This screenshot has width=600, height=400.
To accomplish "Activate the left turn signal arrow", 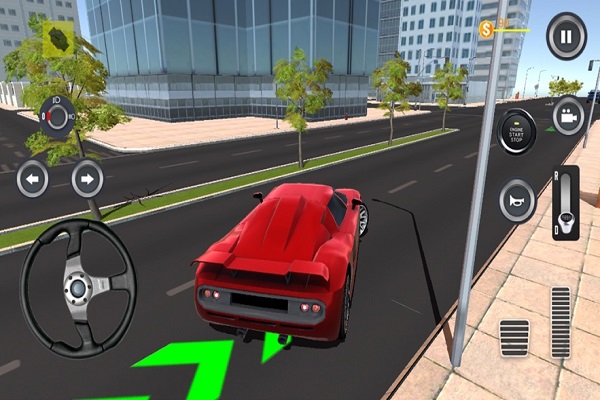I will click(33, 180).
